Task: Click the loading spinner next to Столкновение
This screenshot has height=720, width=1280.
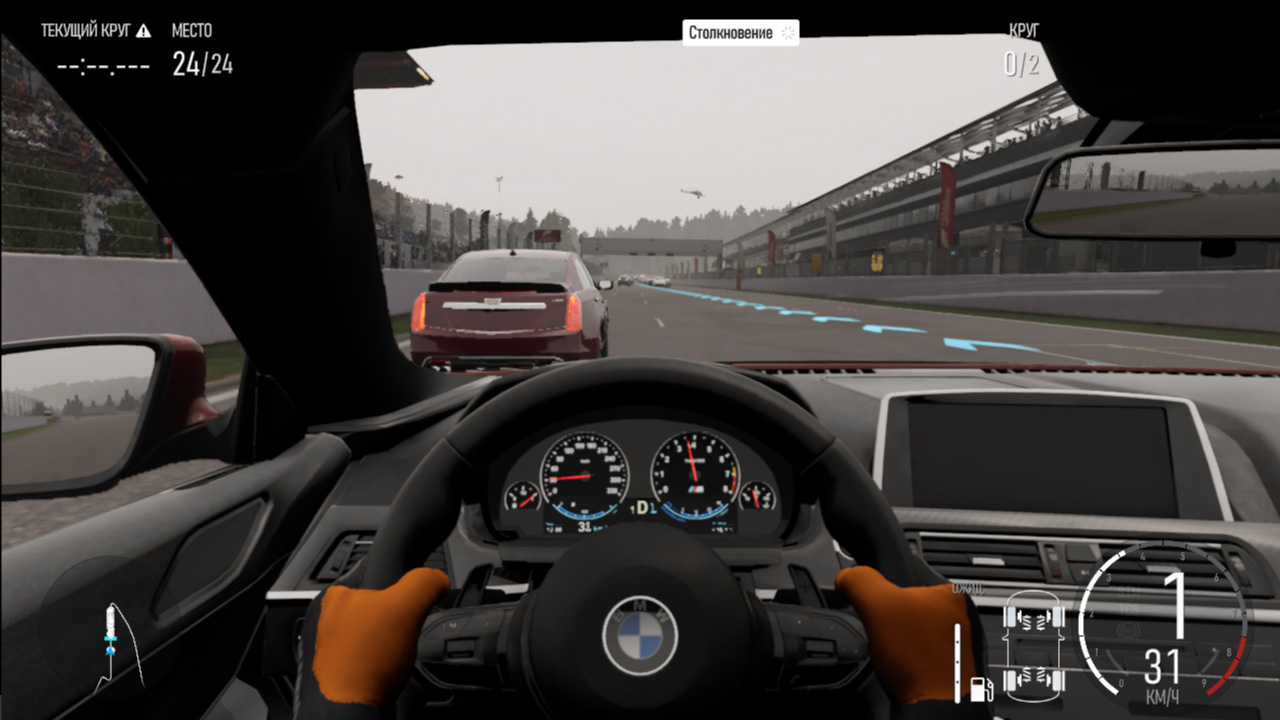Action: coord(787,31)
